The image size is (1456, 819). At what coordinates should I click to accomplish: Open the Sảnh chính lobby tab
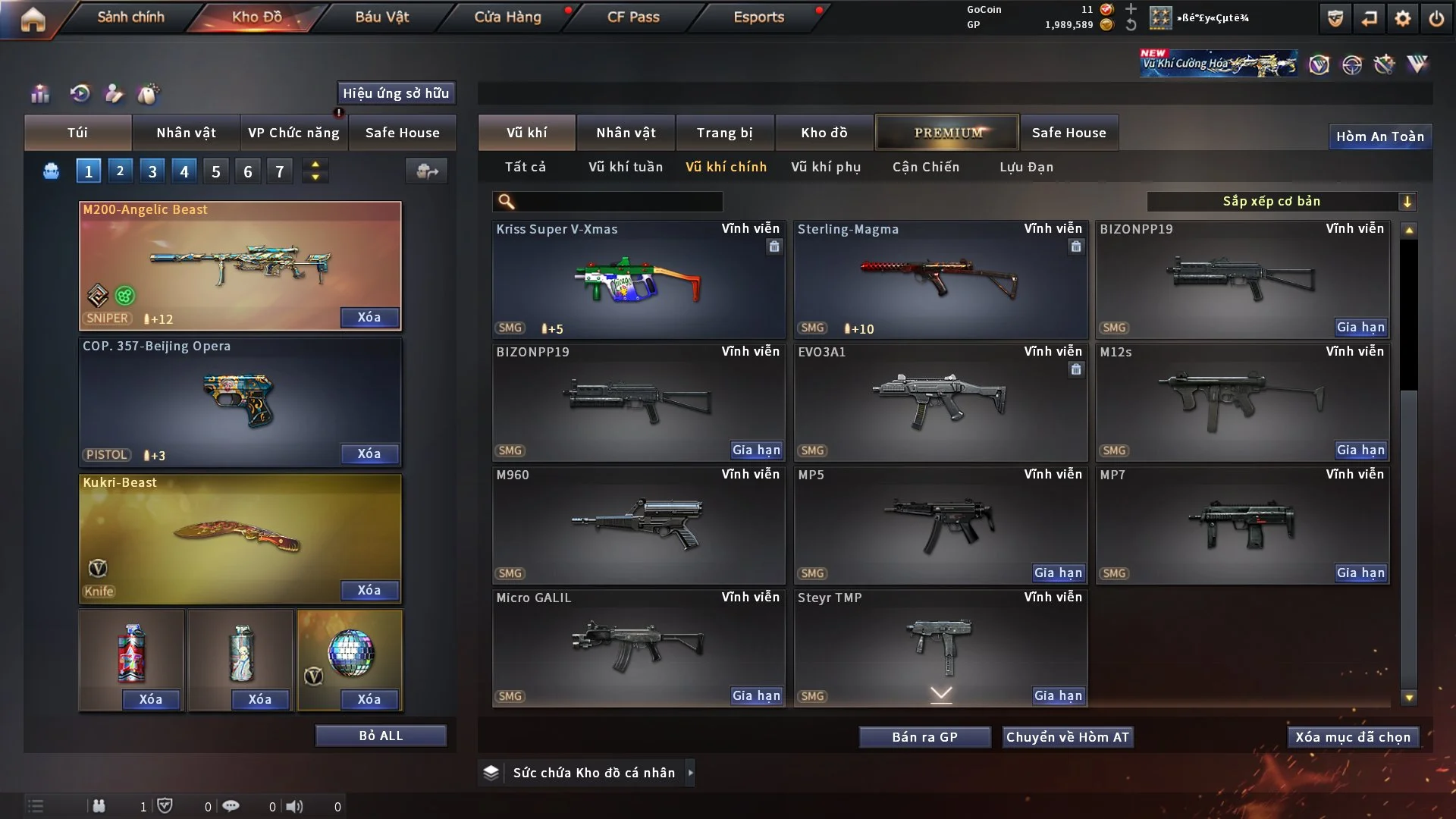(x=130, y=17)
